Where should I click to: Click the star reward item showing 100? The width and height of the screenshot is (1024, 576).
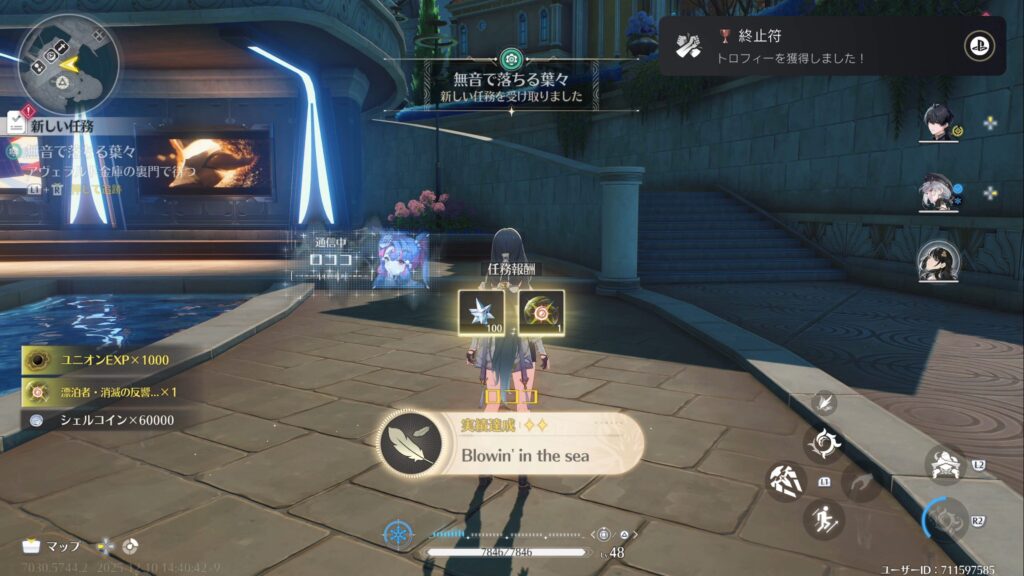click(x=481, y=312)
